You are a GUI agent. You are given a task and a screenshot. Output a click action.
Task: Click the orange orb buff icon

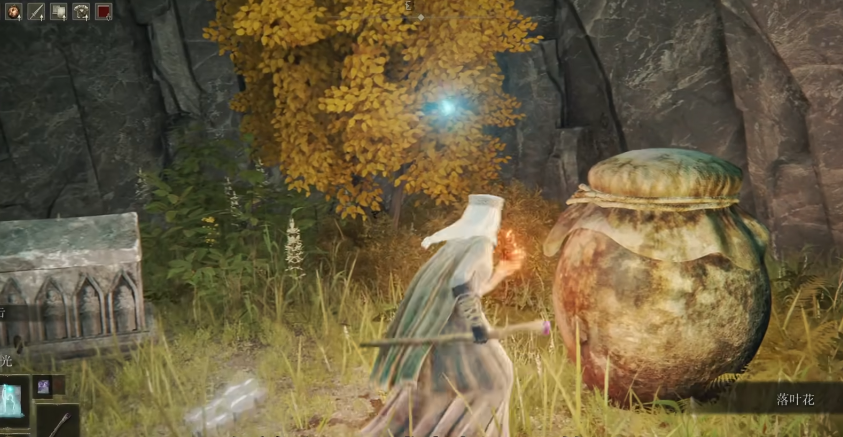point(13,12)
